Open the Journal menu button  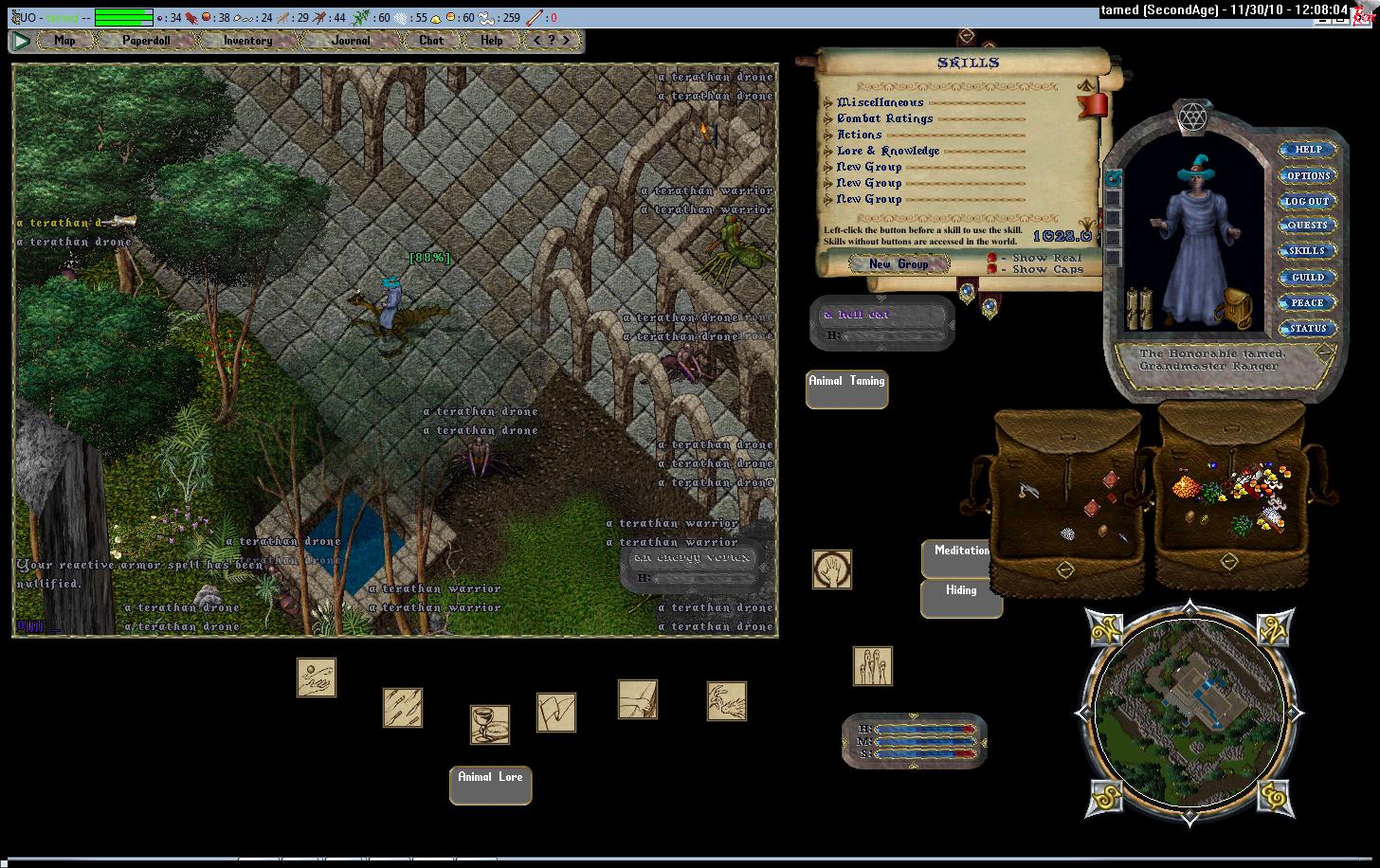tap(351, 41)
